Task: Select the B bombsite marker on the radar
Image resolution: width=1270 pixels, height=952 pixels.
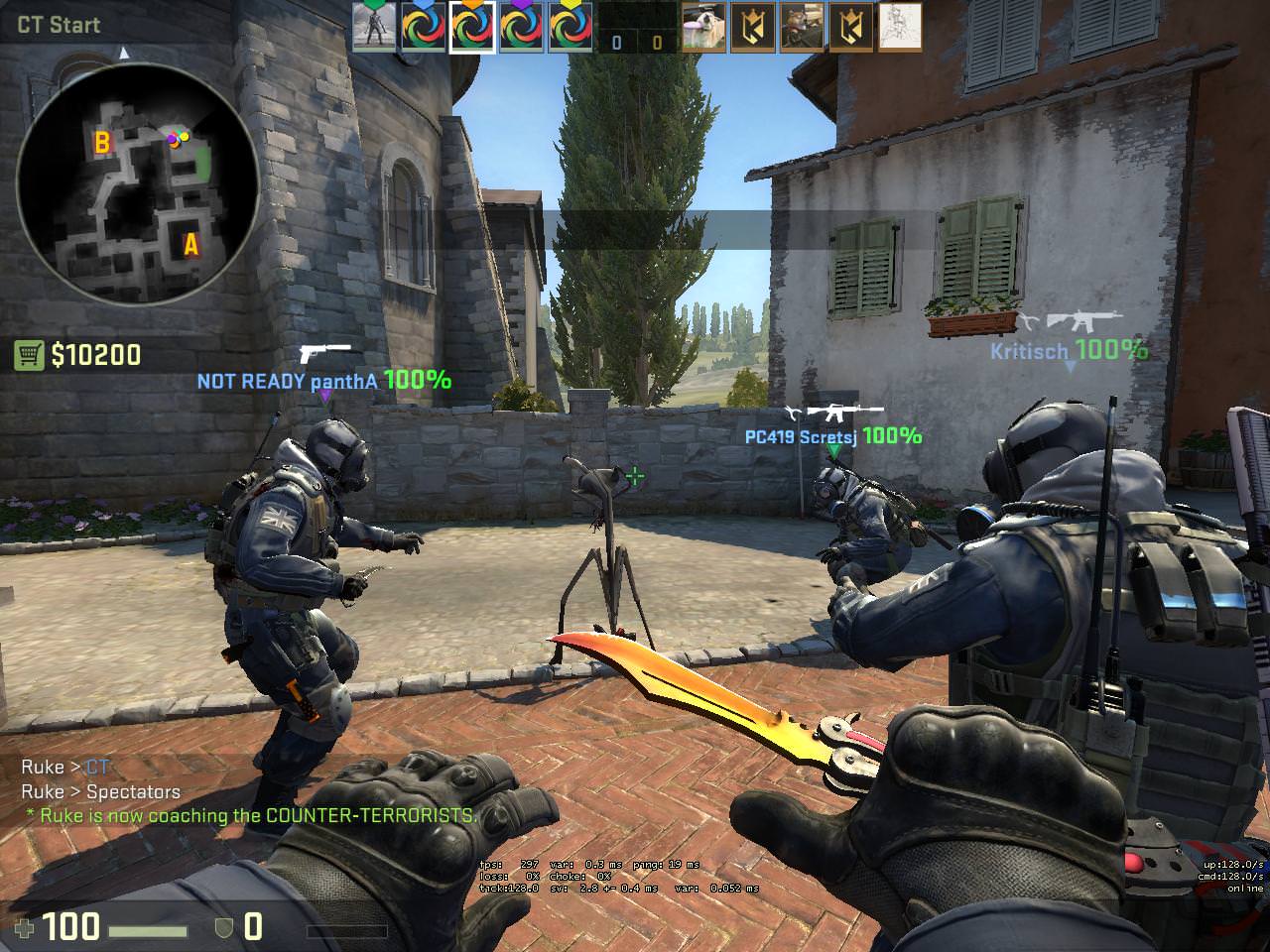Action: click(x=101, y=144)
